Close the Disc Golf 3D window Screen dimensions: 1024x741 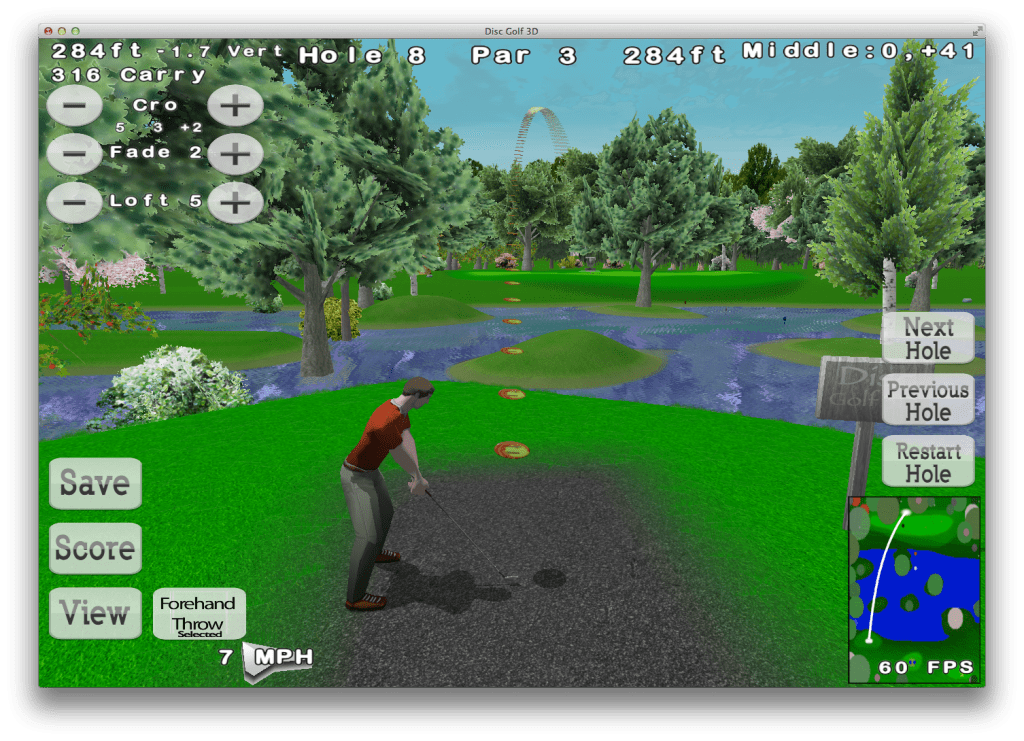pyautogui.click(x=47, y=33)
